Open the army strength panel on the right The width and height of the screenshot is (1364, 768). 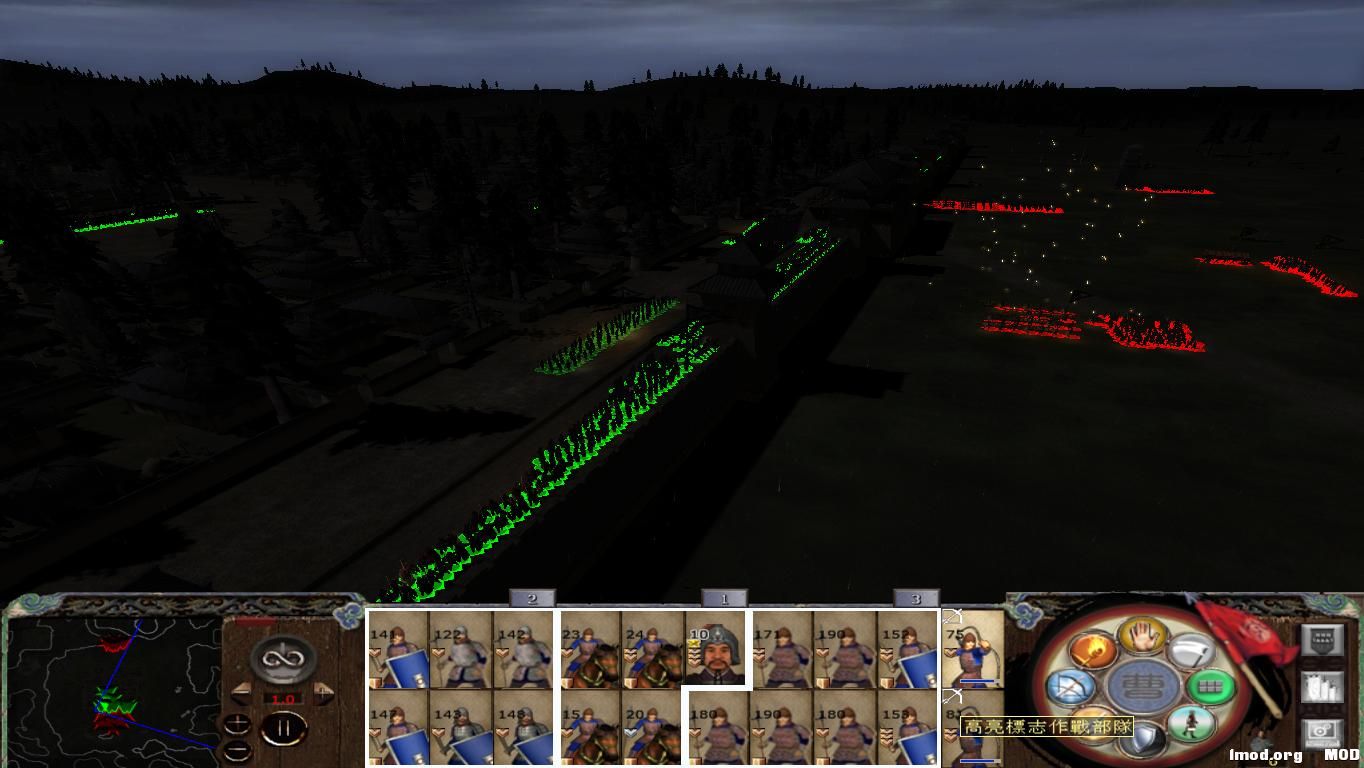pos(1323,686)
